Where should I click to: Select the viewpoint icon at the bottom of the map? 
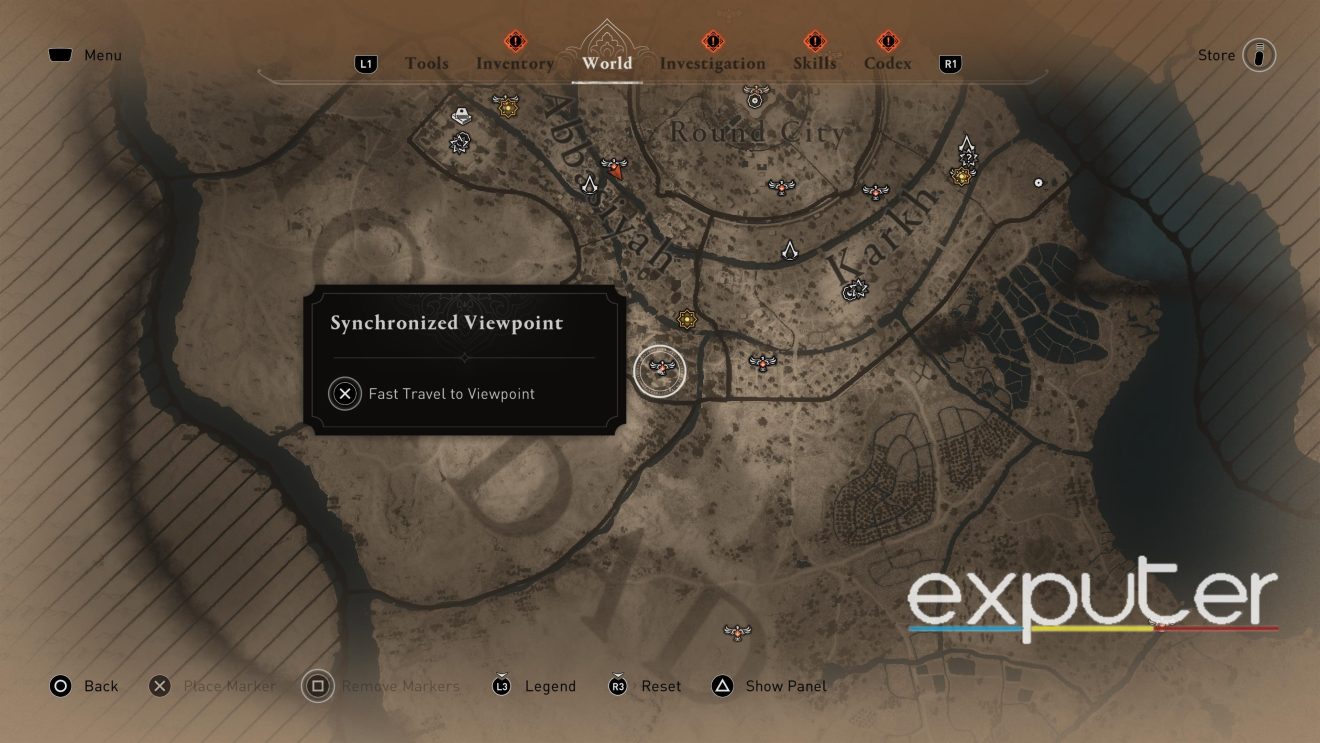coord(737,631)
